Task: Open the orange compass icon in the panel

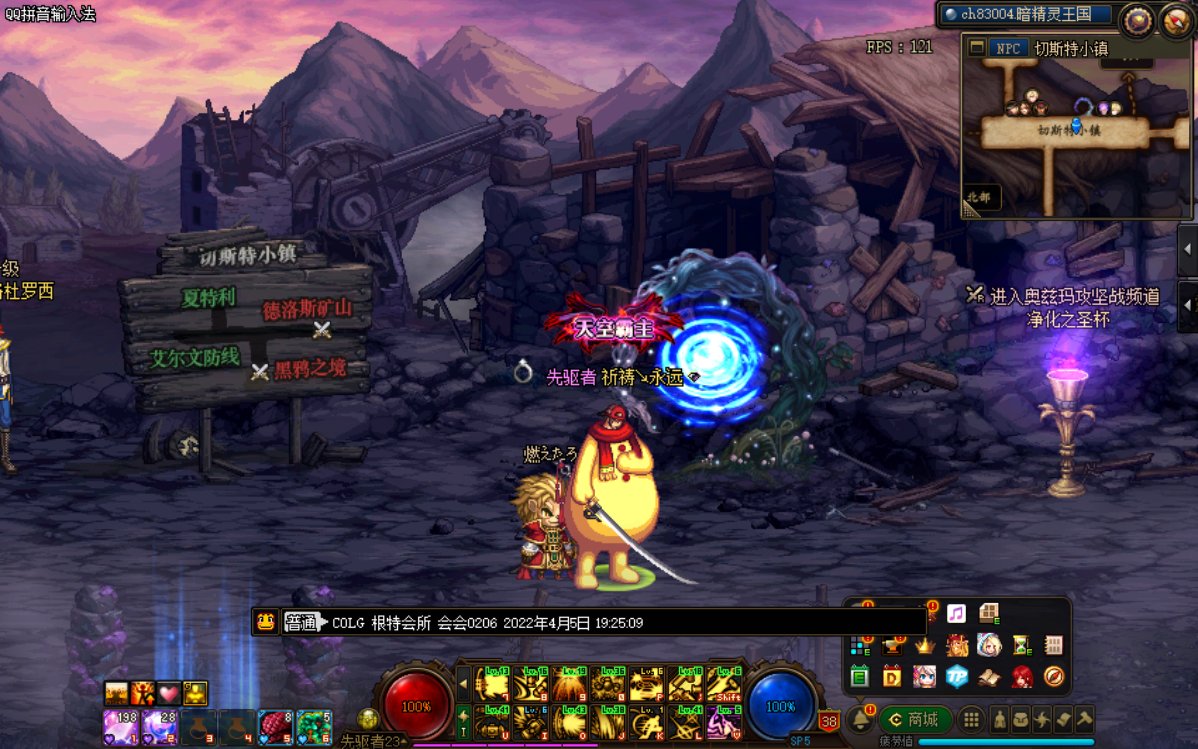Action: pyautogui.click(x=1053, y=677)
